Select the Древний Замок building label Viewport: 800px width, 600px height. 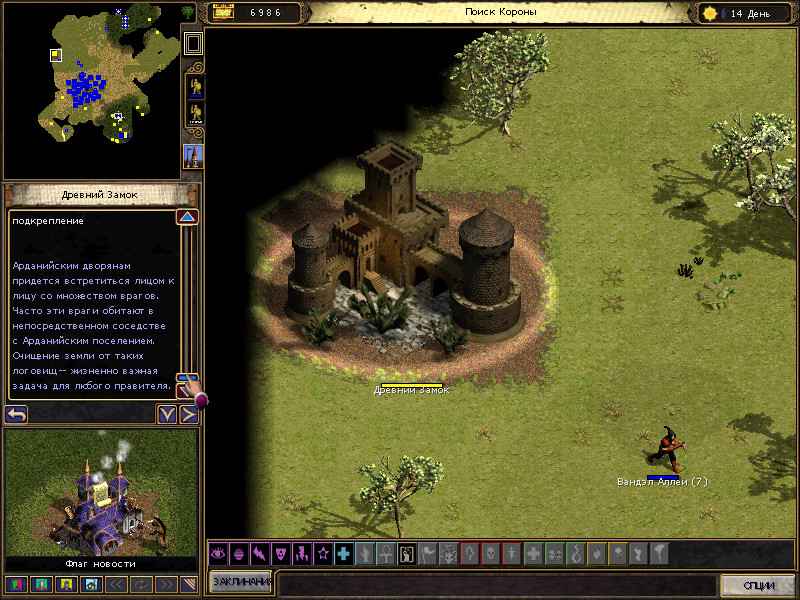412,389
